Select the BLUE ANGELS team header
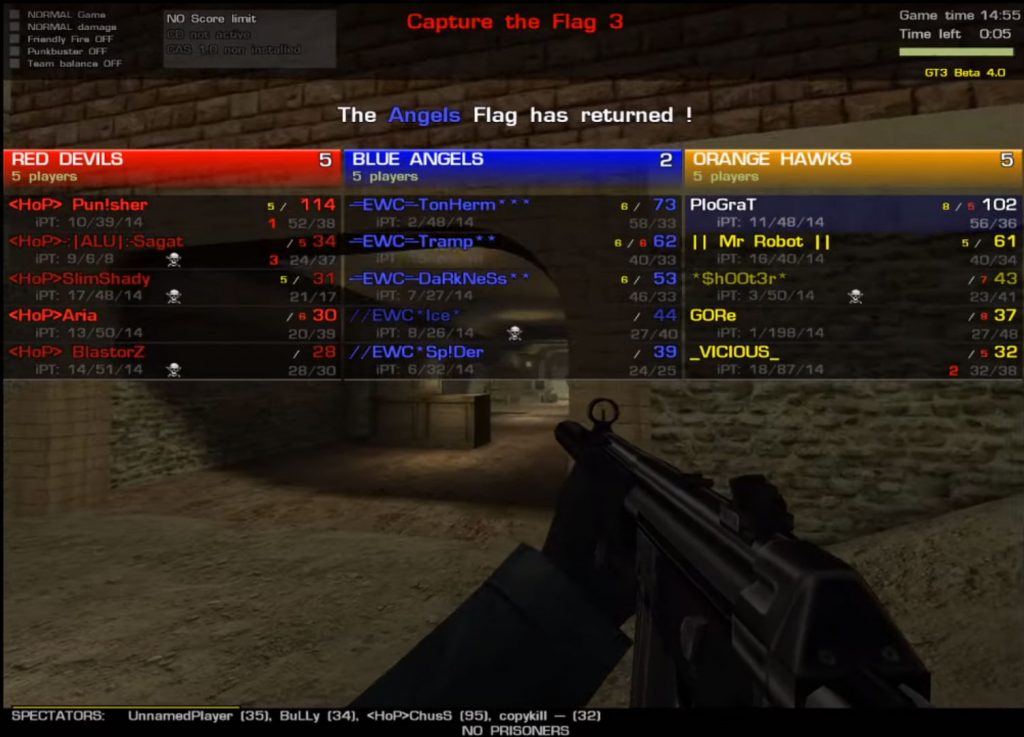Image resolution: width=1024 pixels, height=737 pixels. [x=510, y=166]
